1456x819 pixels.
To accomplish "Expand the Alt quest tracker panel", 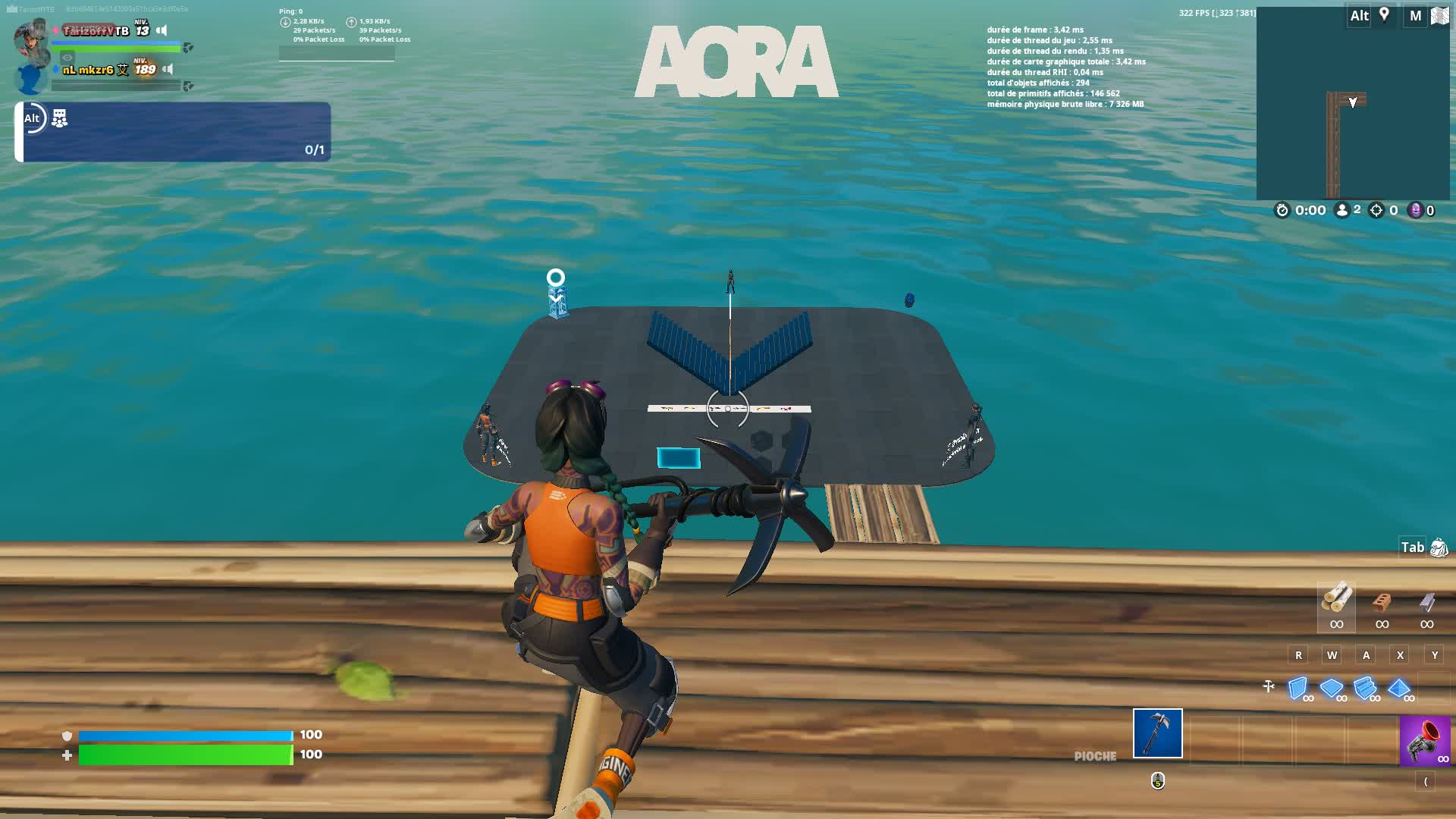I will [32, 119].
